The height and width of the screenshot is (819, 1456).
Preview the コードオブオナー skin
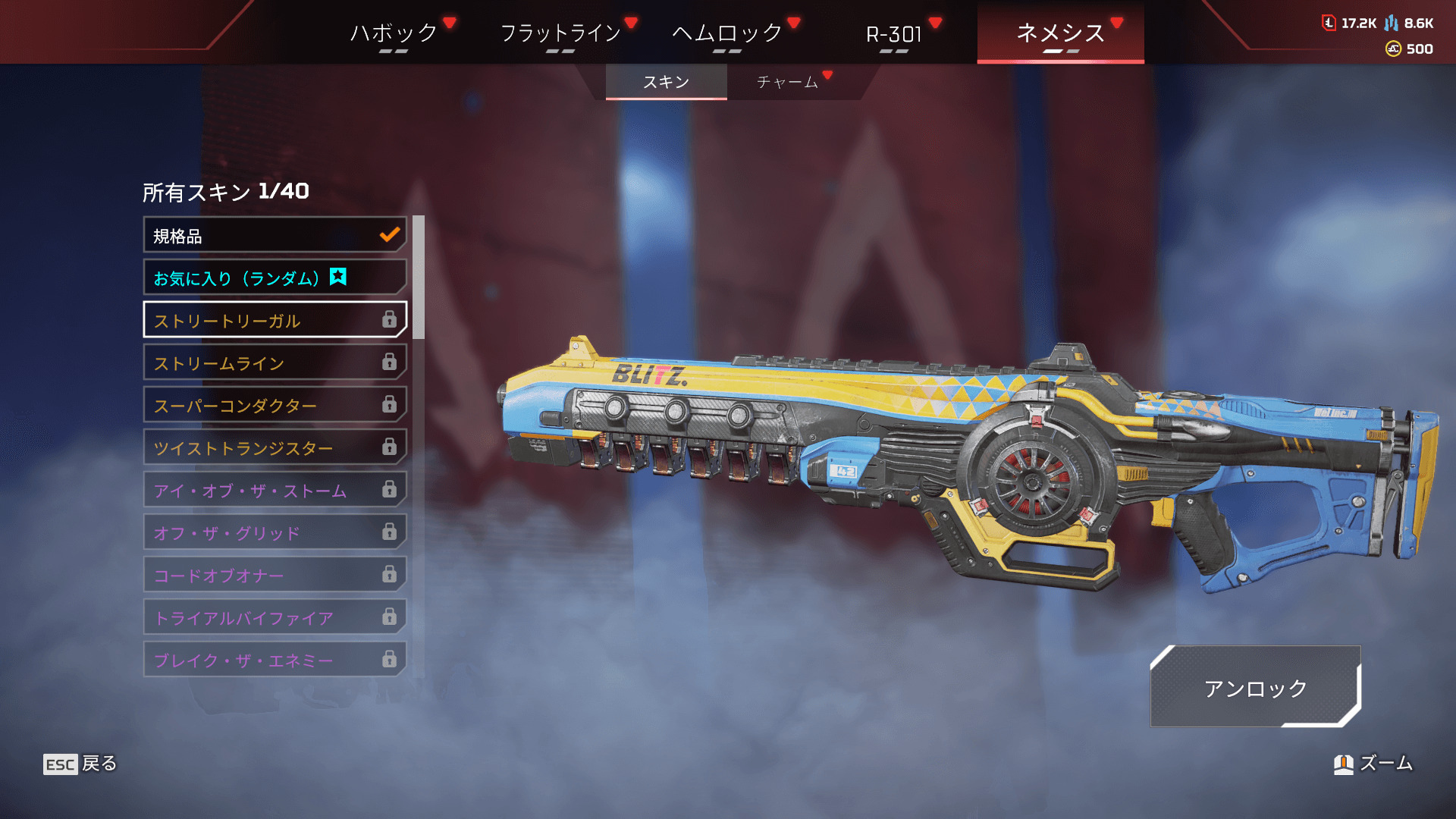click(x=275, y=576)
